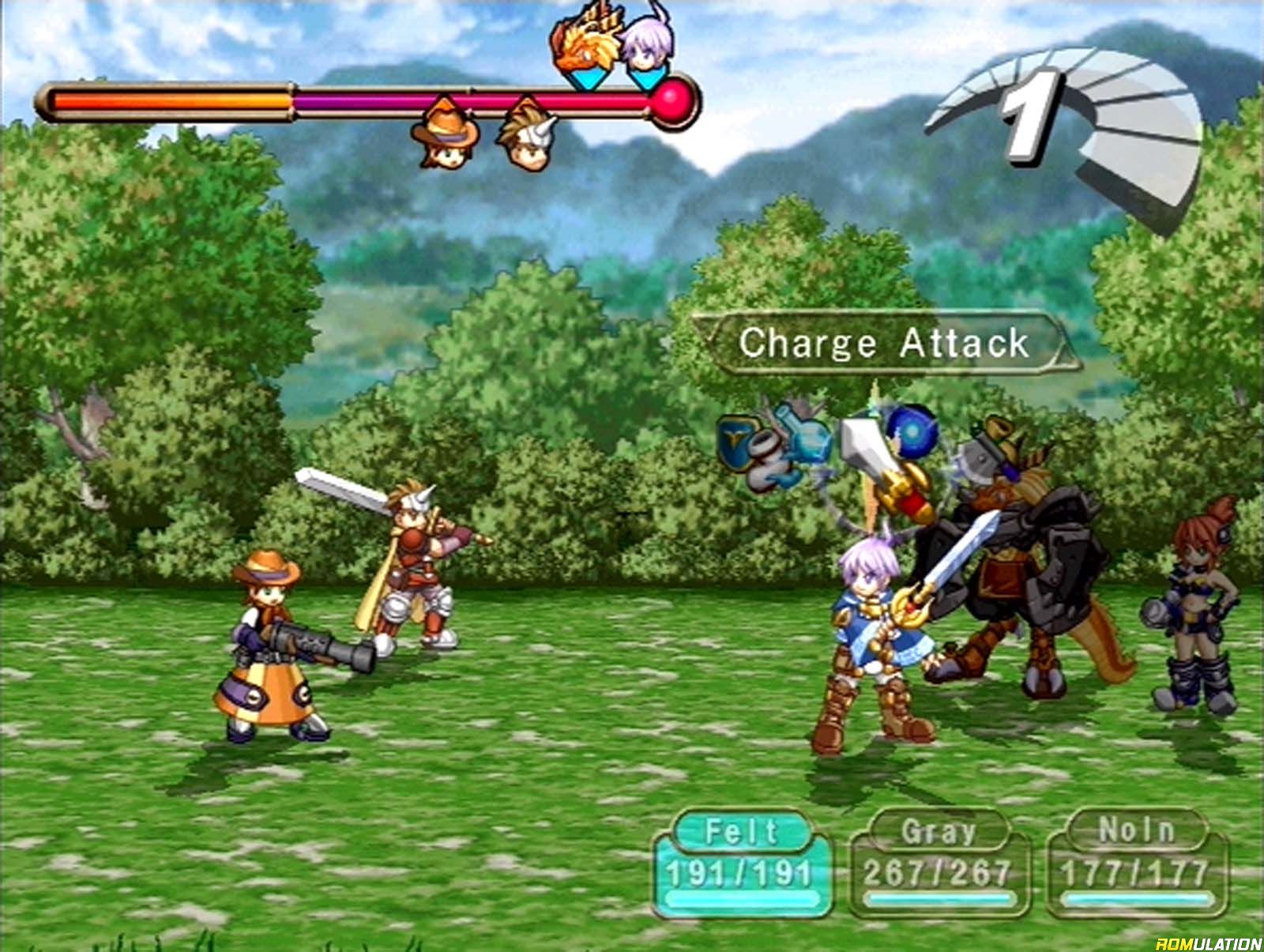Select Felt's party status panel

tap(742, 862)
